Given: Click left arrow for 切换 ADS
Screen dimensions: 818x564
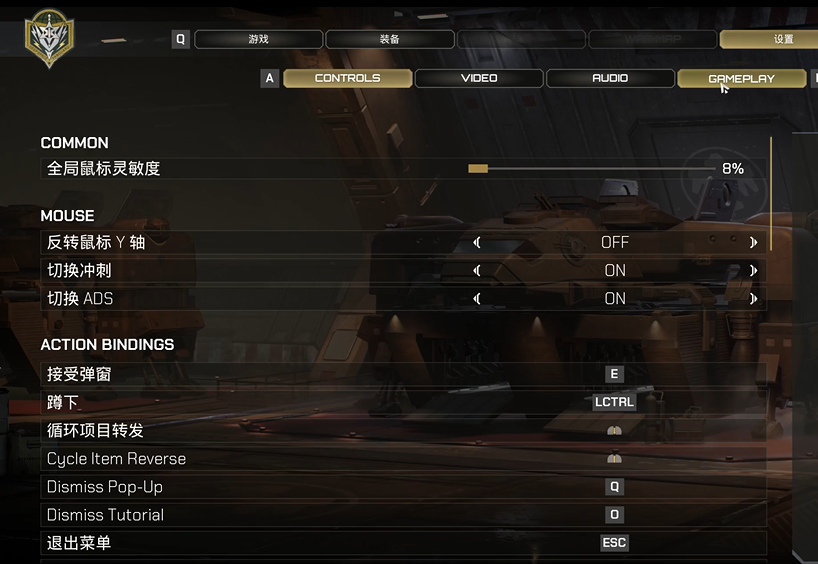Looking at the screenshot, I should coord(477,298).
